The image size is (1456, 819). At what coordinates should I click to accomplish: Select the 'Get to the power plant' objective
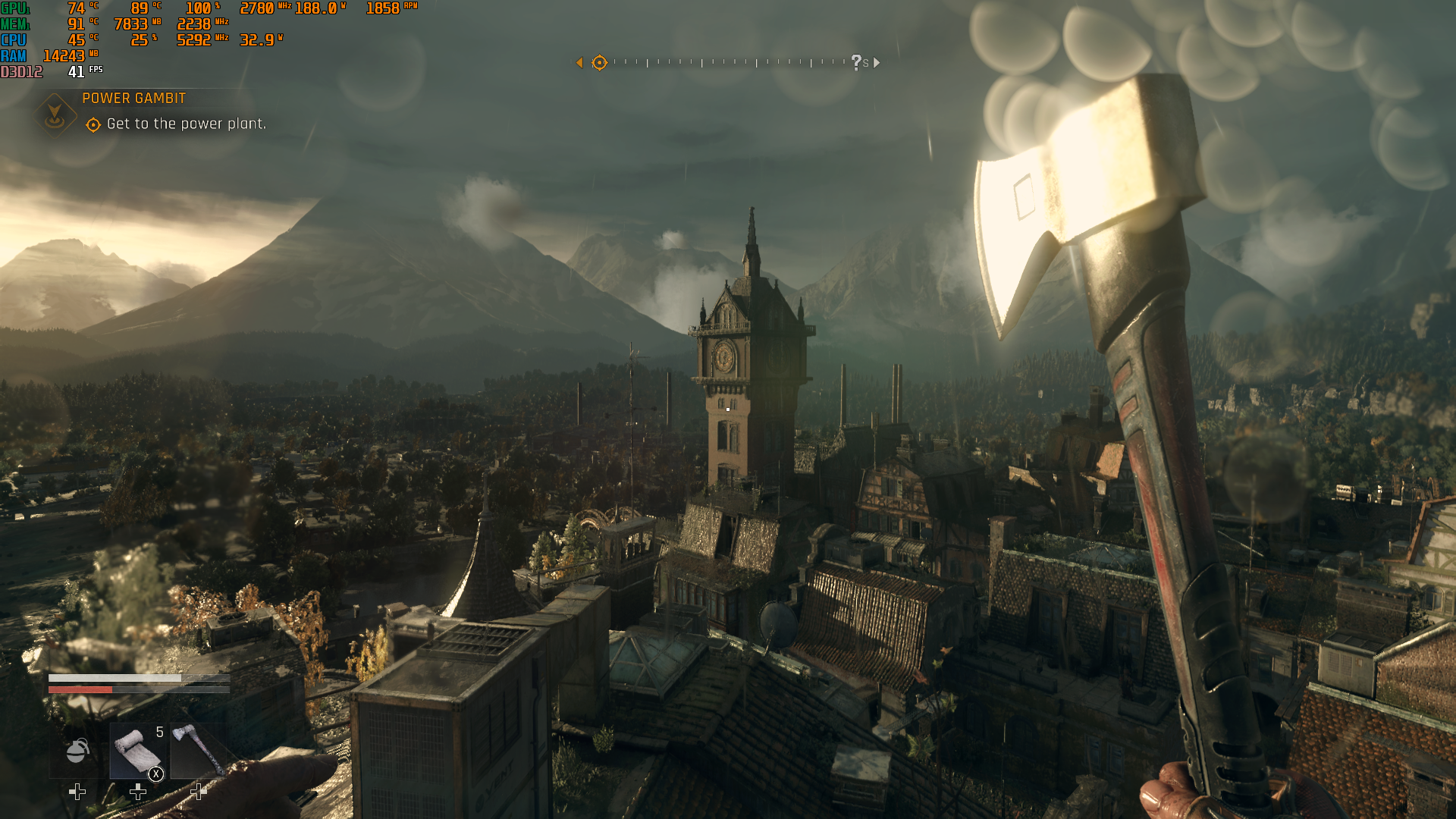tap(186, 124)
